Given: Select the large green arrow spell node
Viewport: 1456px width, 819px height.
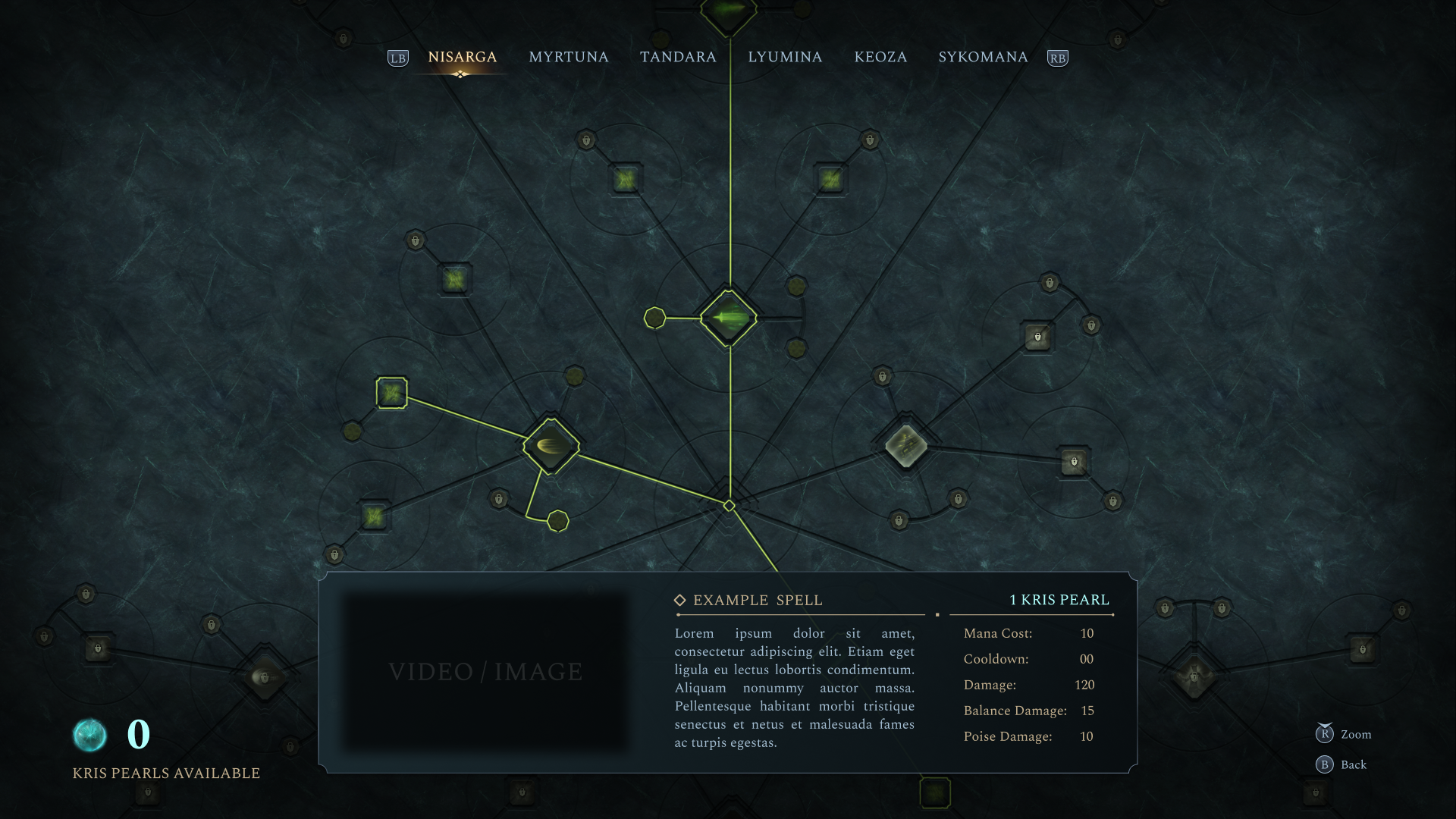Looking at the screenshot, I should pyautogui.click(x=729, y=318).
